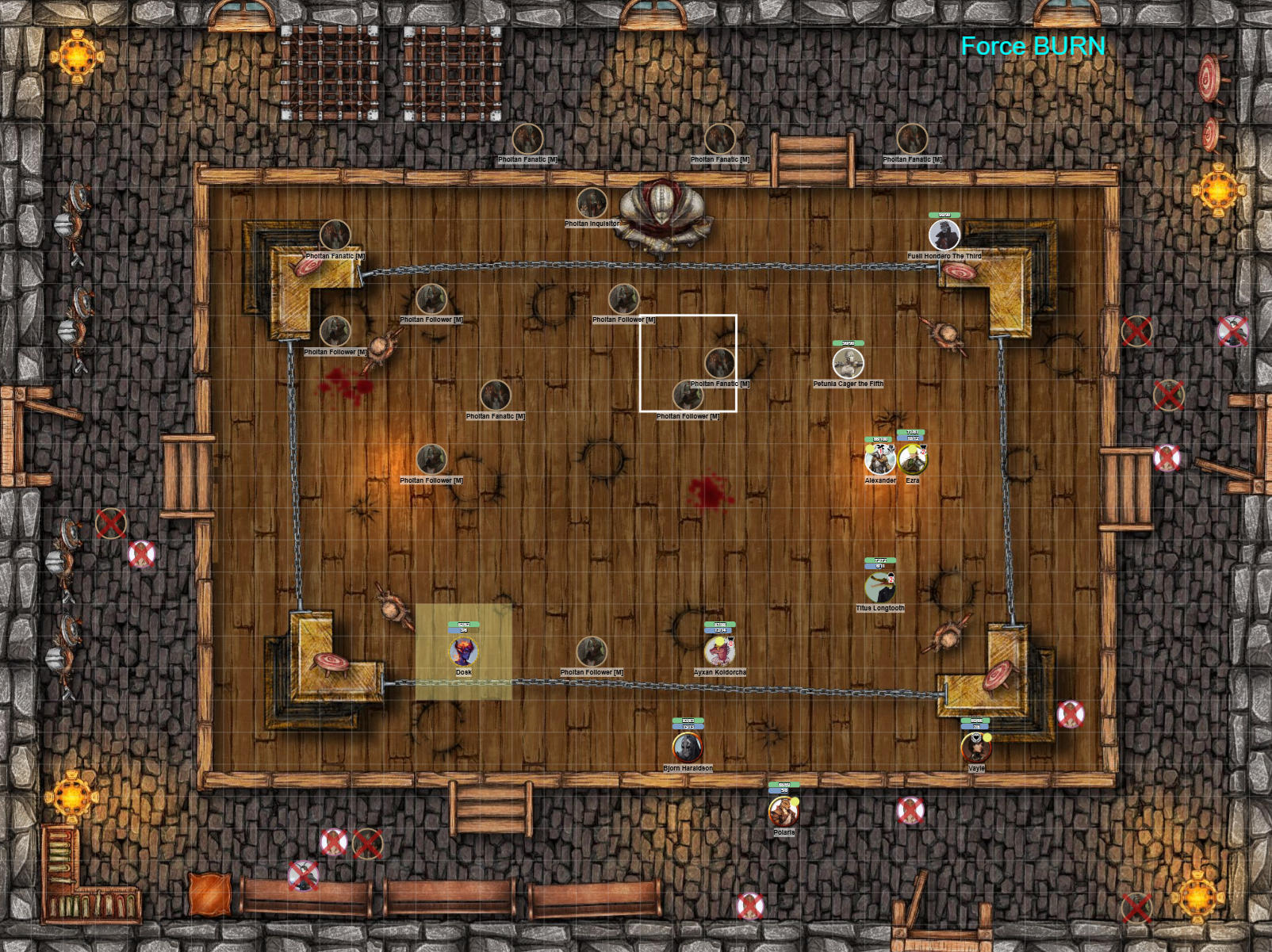This screenshot has height=952, width=1272.
Task: Select Petunia Cager the Fifth
Action: click(x=848, y=363)
